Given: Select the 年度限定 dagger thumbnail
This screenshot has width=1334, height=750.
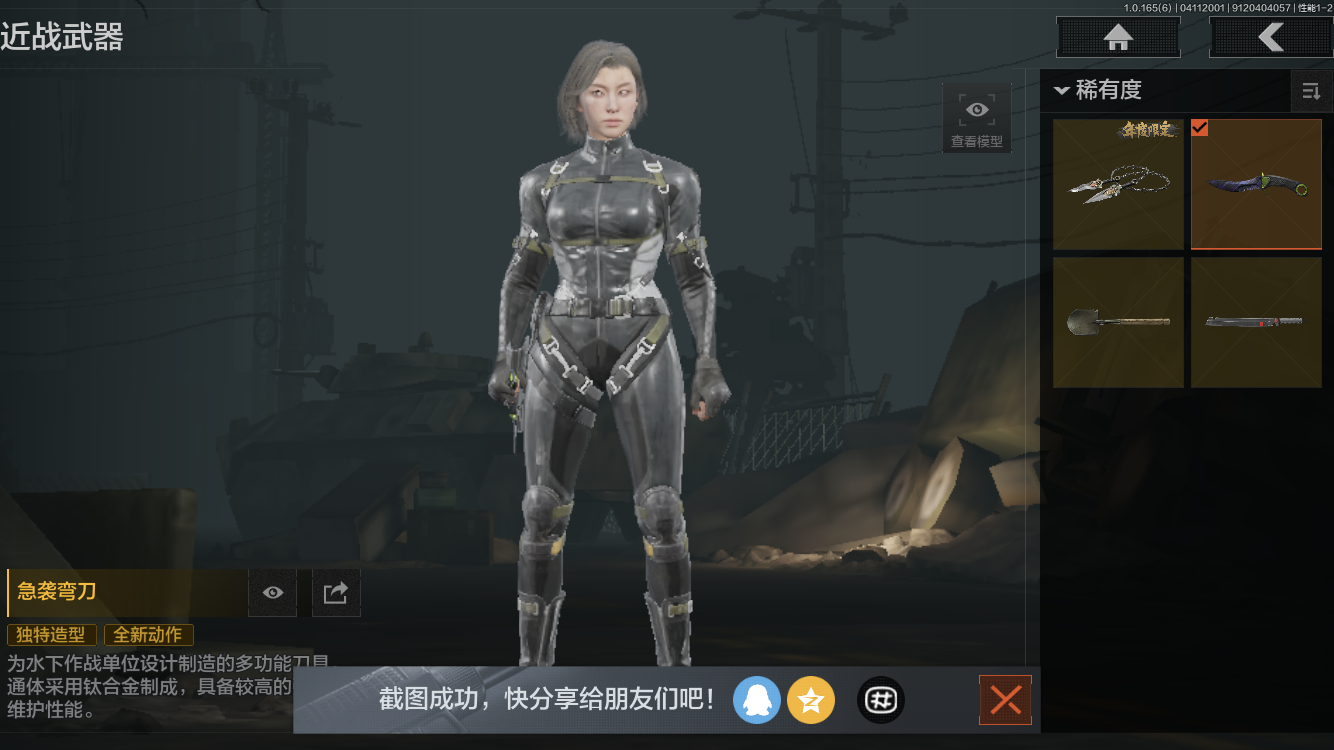Looking at the screenshot, I should pos(1118,184).
